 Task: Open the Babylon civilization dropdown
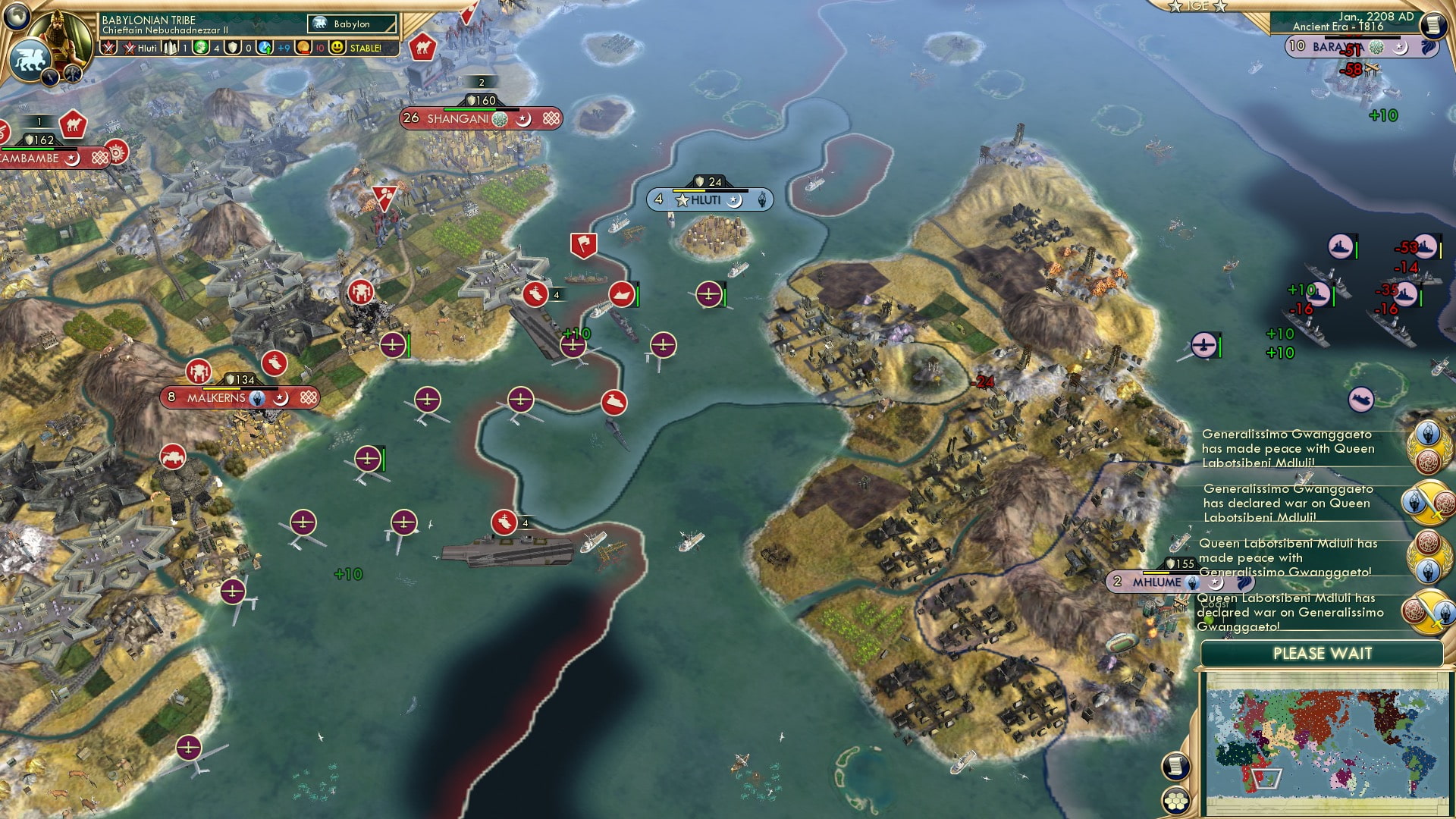pos(351,24)
